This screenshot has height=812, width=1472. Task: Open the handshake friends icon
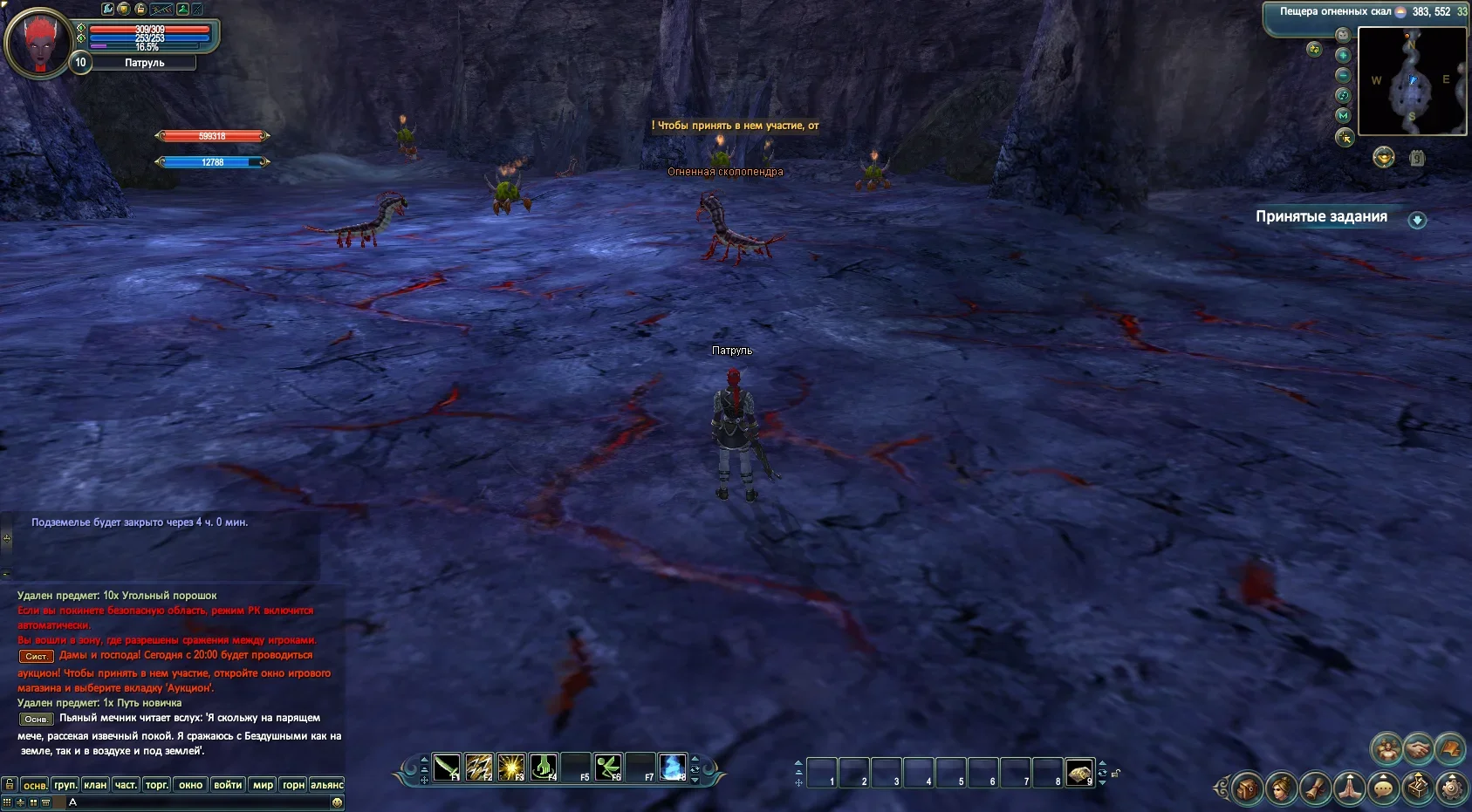coord(1418,748)
